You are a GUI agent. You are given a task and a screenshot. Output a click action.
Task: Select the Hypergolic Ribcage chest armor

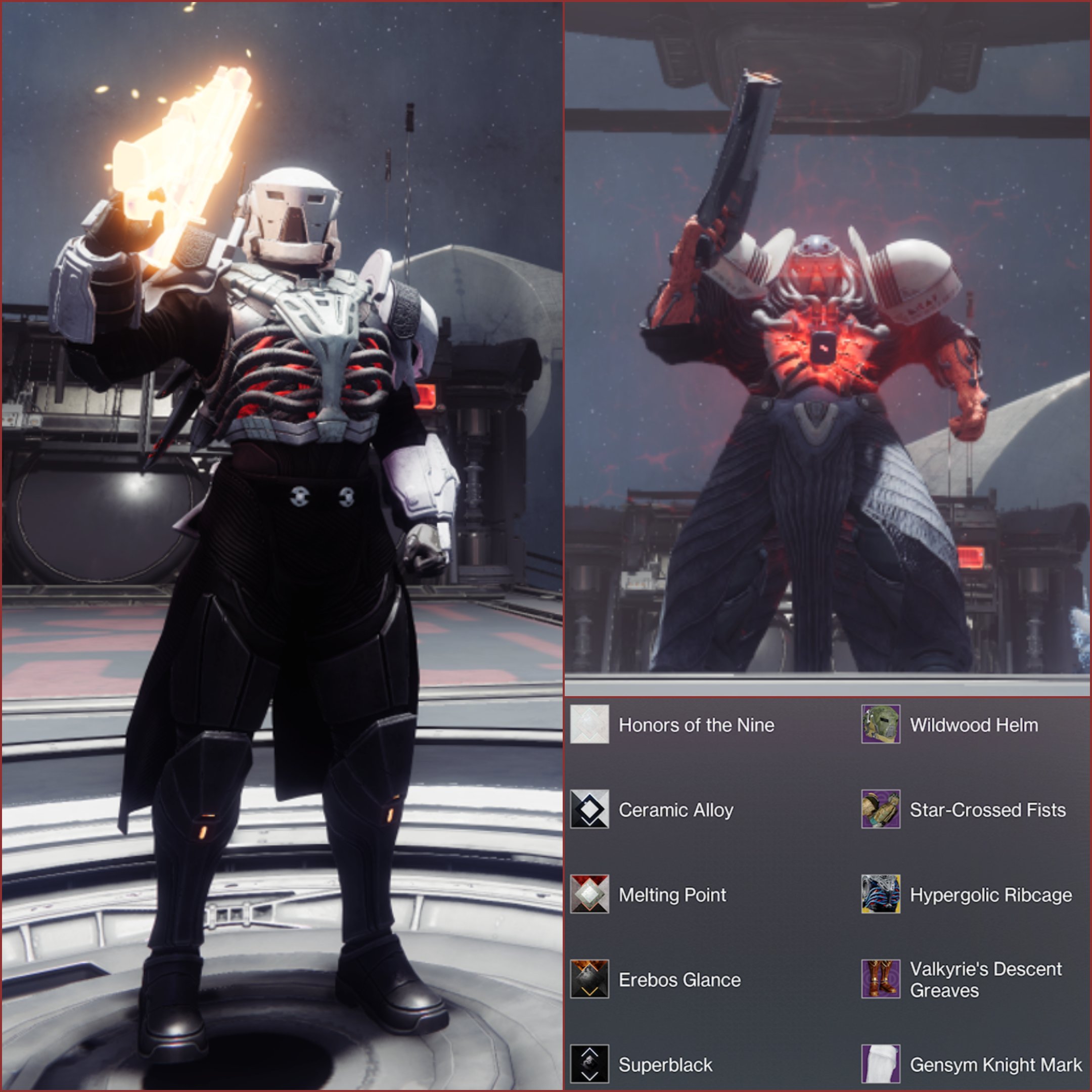pos(881,894)
